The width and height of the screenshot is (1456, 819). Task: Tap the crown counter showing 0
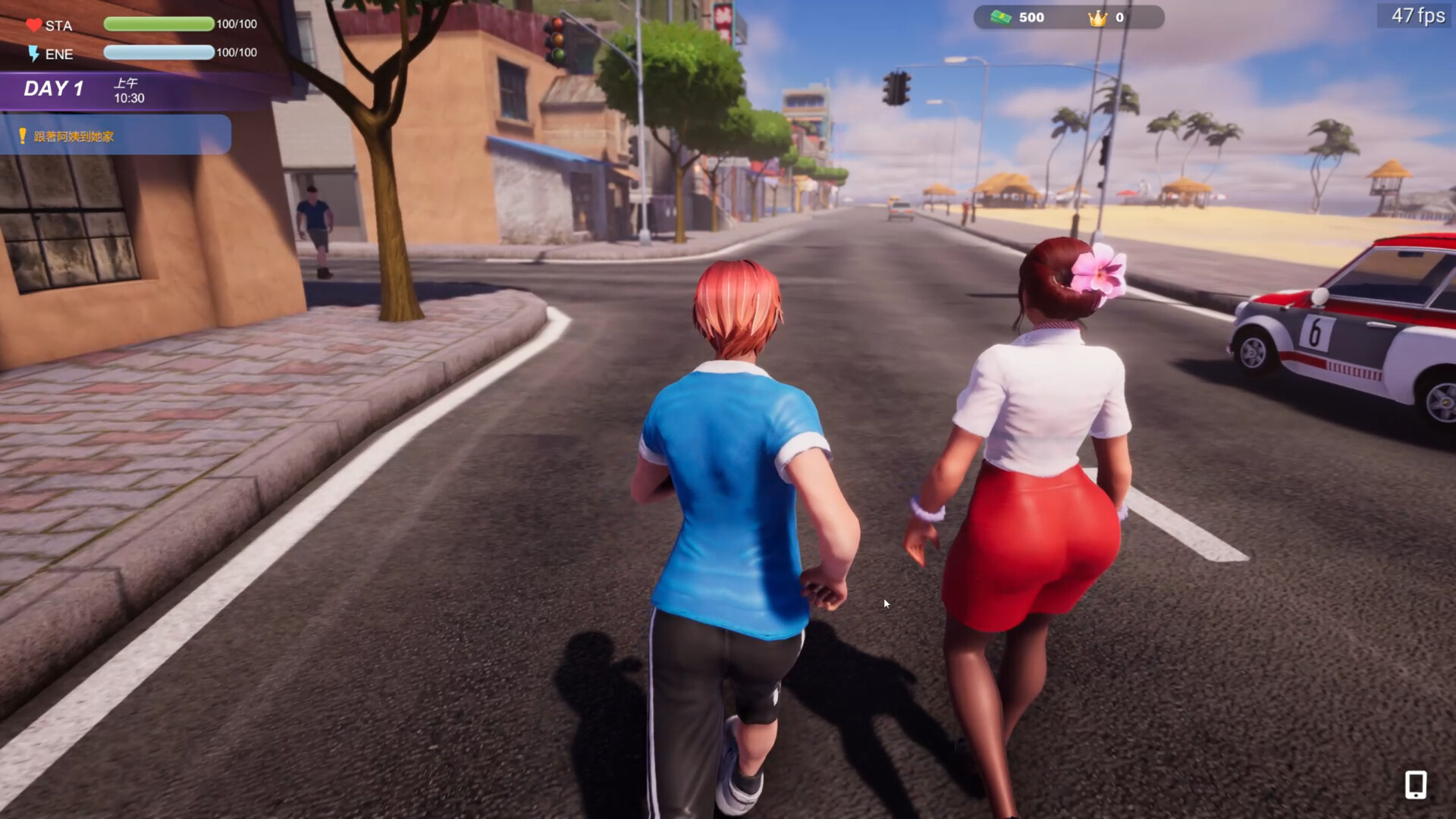point(1116,17)
